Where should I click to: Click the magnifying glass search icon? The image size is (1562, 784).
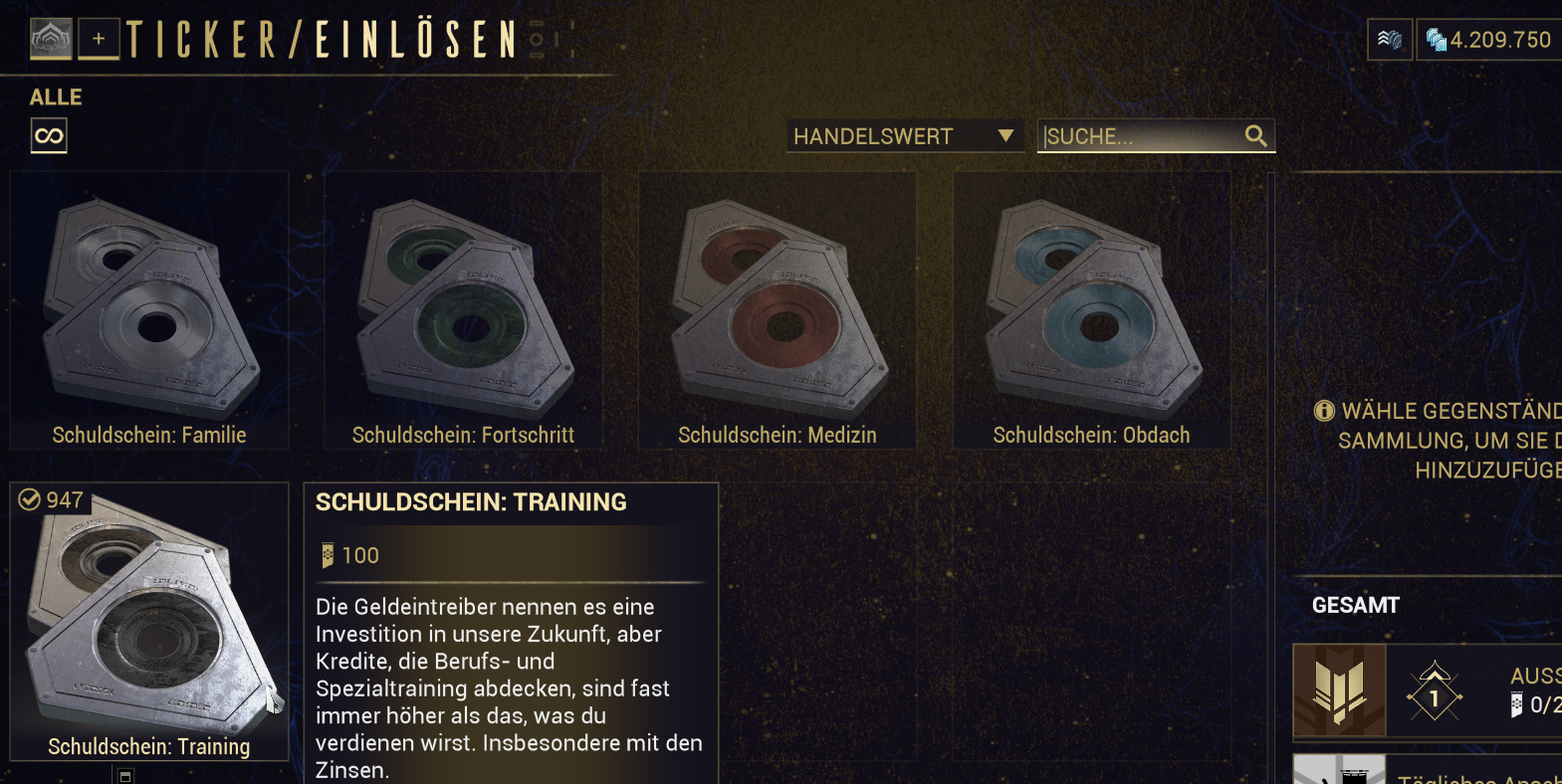(1256, 136)
